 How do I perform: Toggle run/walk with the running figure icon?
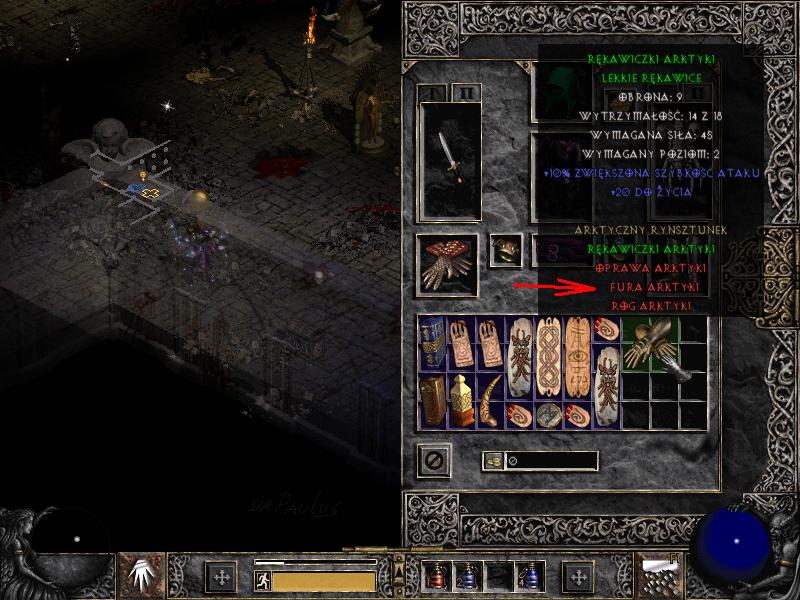263,579
